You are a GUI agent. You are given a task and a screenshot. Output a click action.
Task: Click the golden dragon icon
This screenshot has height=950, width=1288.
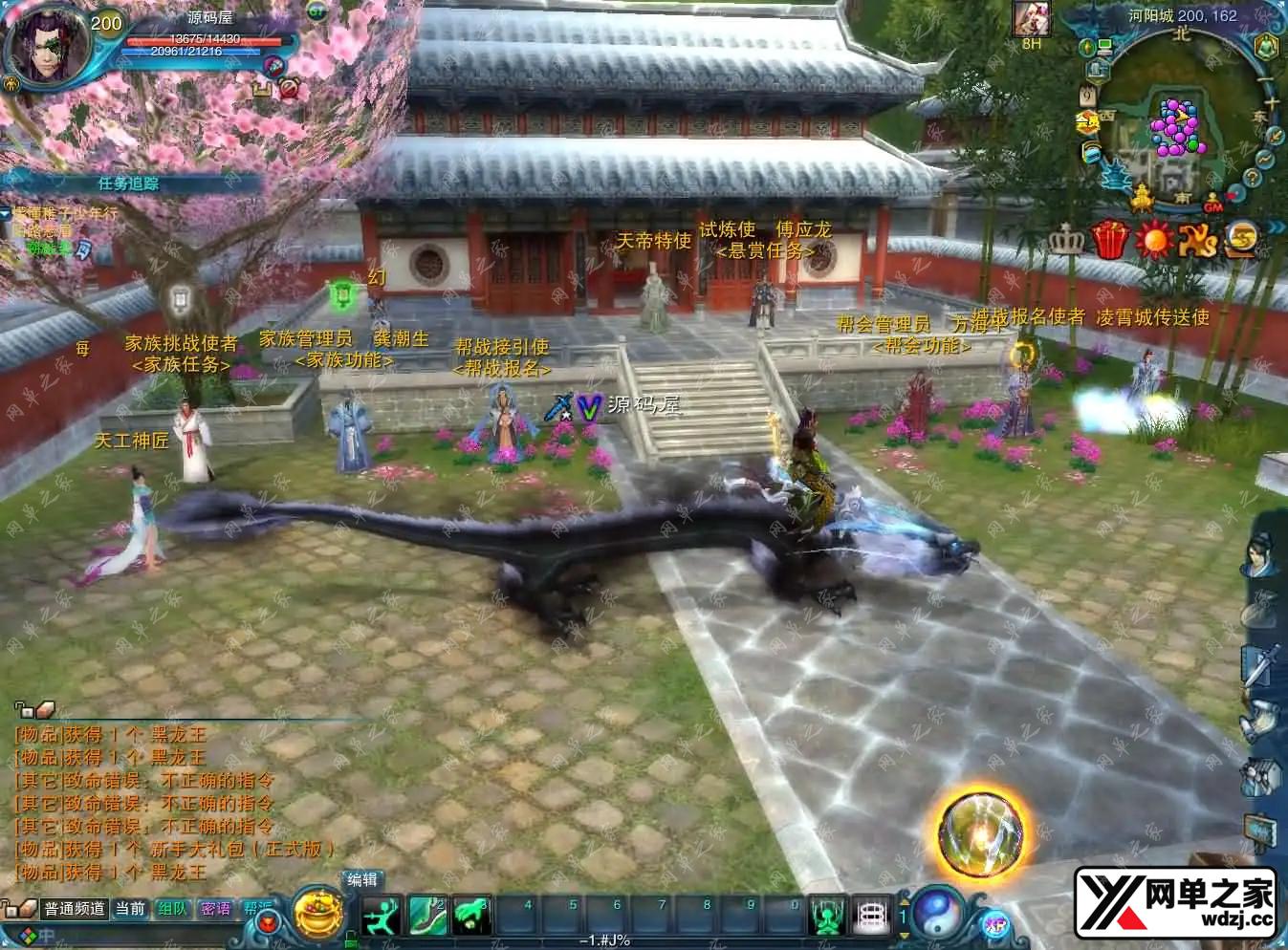coord(1198,239)
